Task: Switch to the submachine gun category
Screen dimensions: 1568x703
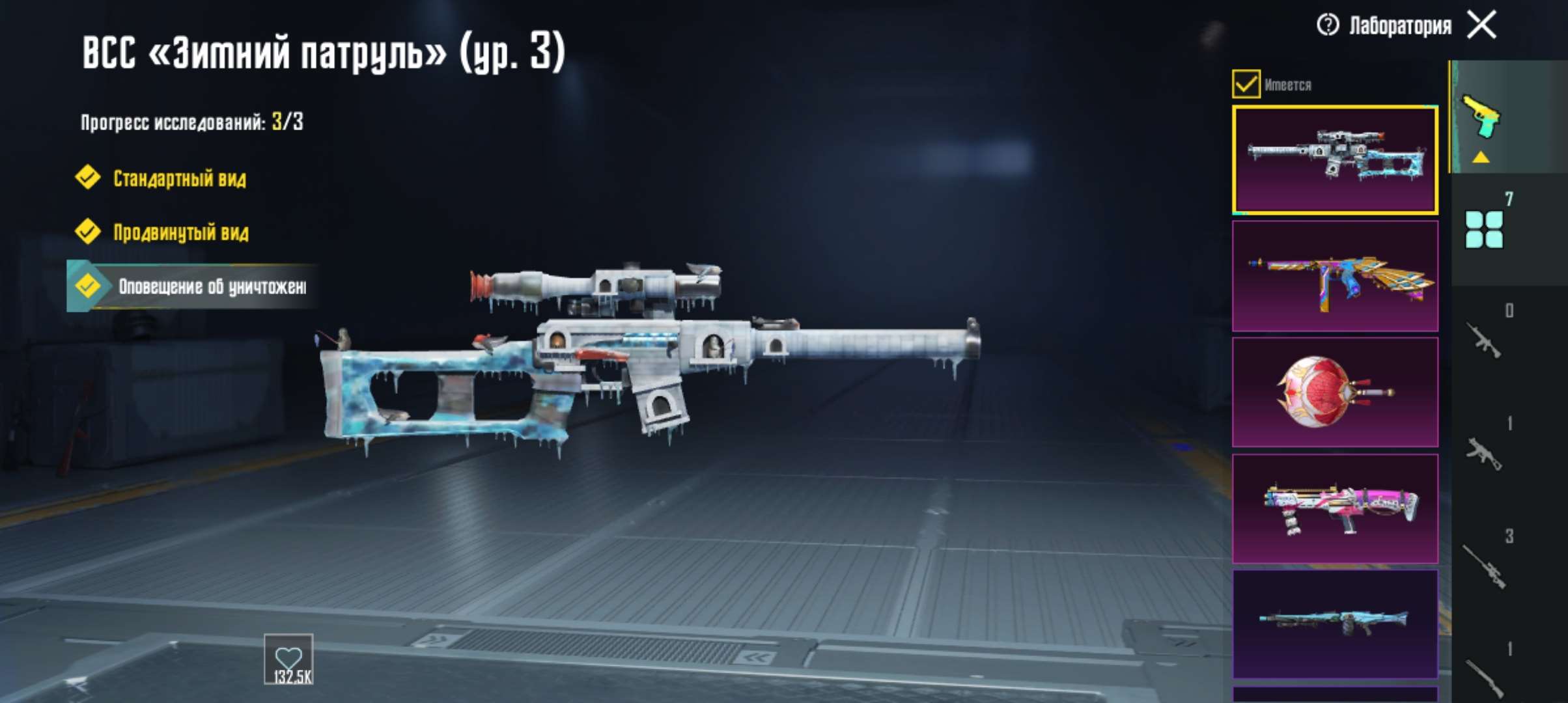Action: click(x=1484, y=453)
